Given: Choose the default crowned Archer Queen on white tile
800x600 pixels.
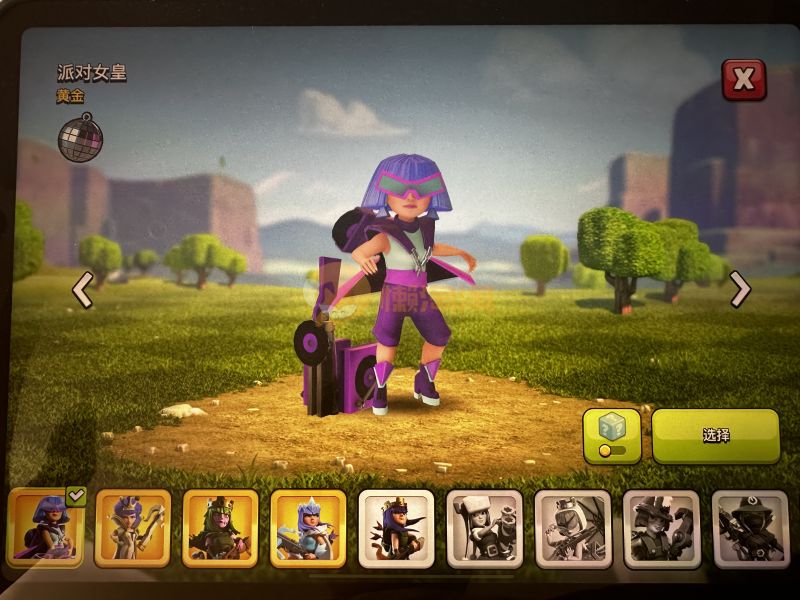Looking at the screenshot, I should [396, 527].
